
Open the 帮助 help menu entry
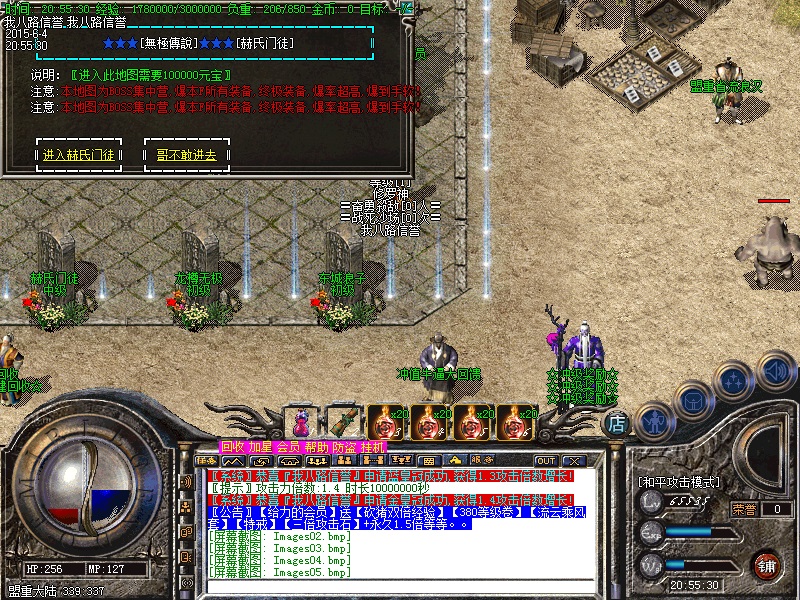click(316, 447)
